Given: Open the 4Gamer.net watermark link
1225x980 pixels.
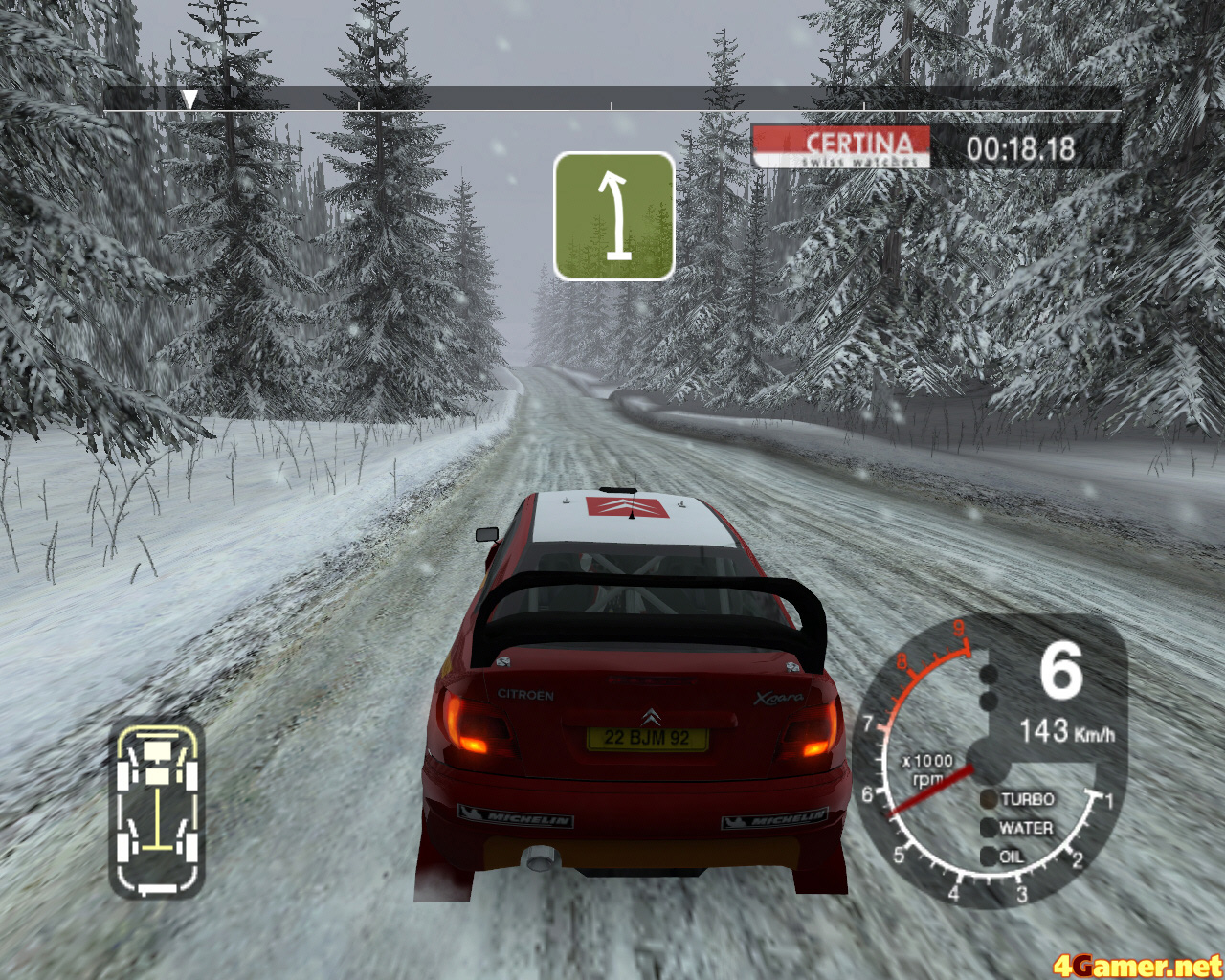Looking at the screenshot, I should [1137, 965].
